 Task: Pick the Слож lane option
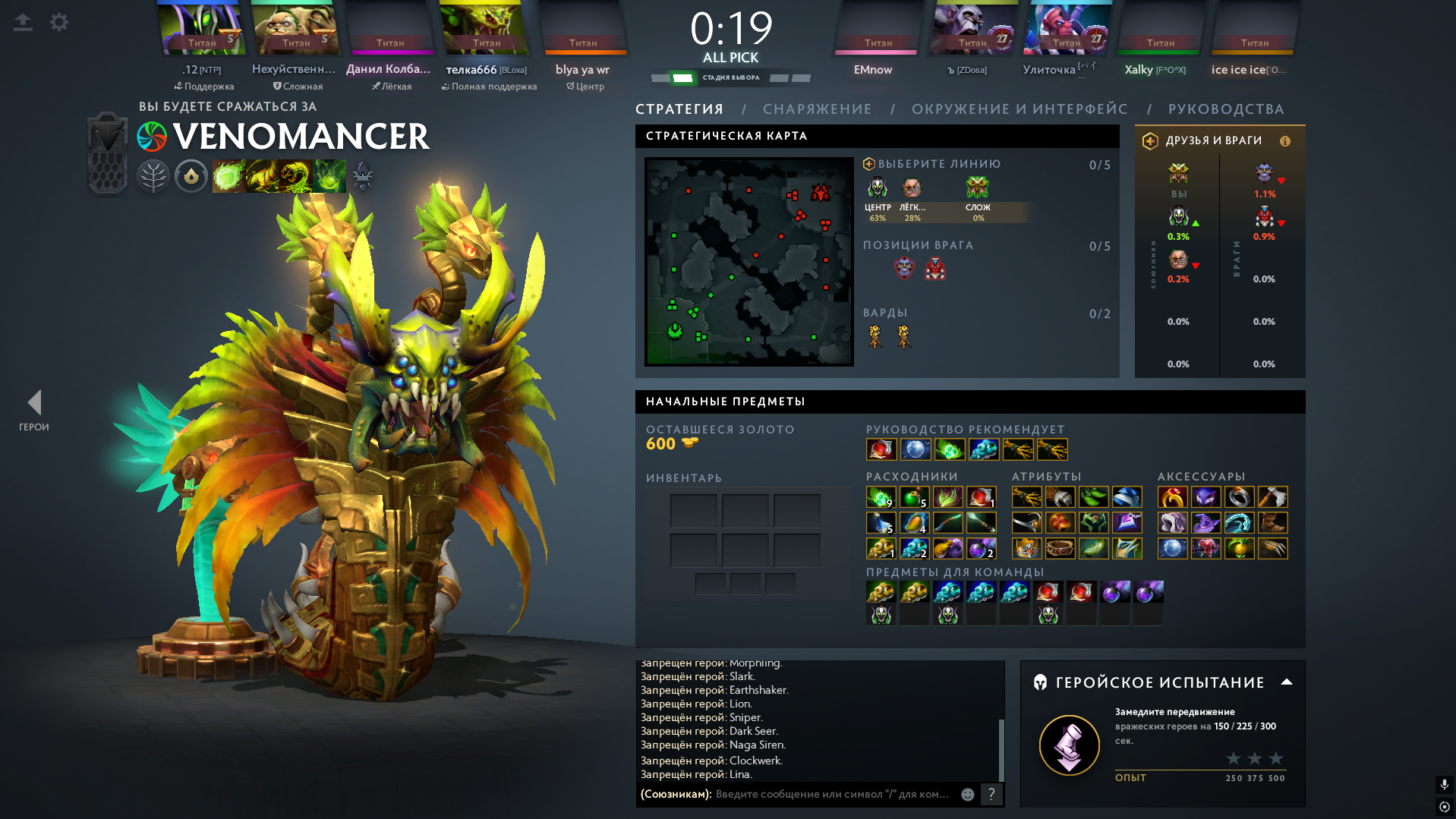(978, 194)
